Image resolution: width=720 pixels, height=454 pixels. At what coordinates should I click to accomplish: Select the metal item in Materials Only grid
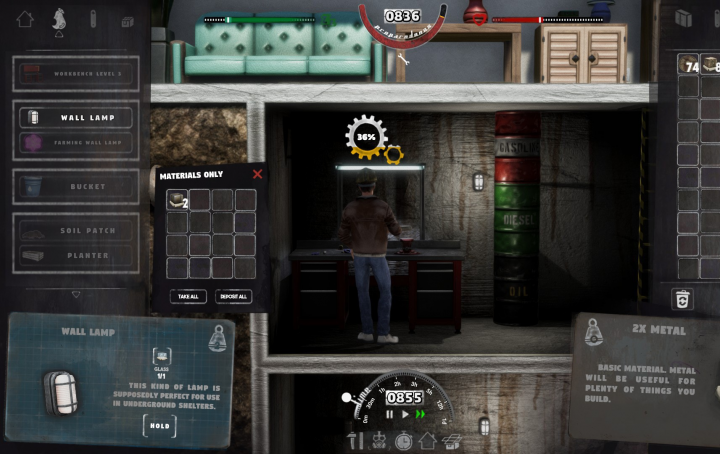177,200
